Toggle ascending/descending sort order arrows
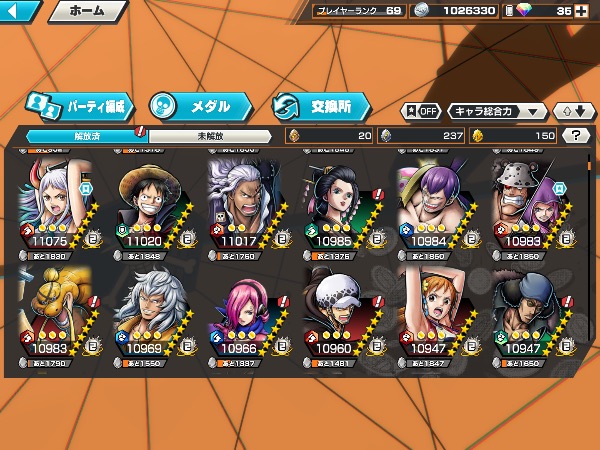This screenshot has height=450, width=600. 572,111
